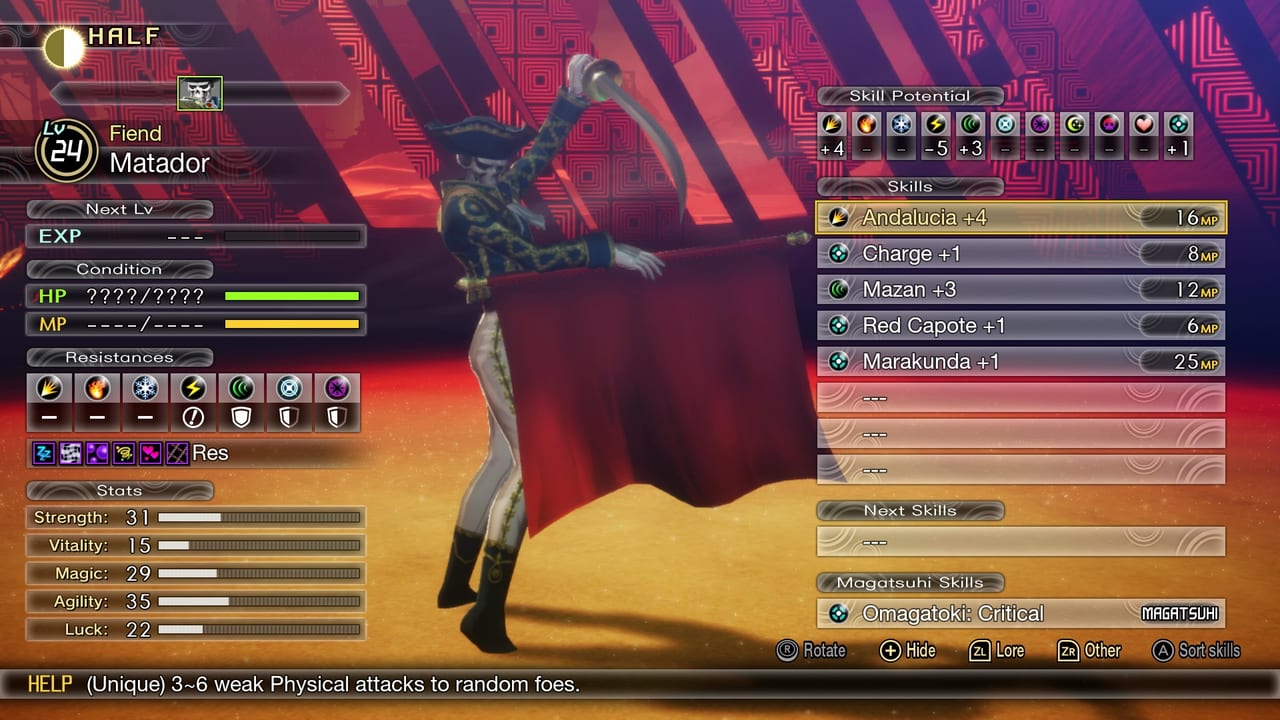Expand the Next Skills section

(910, 511)
